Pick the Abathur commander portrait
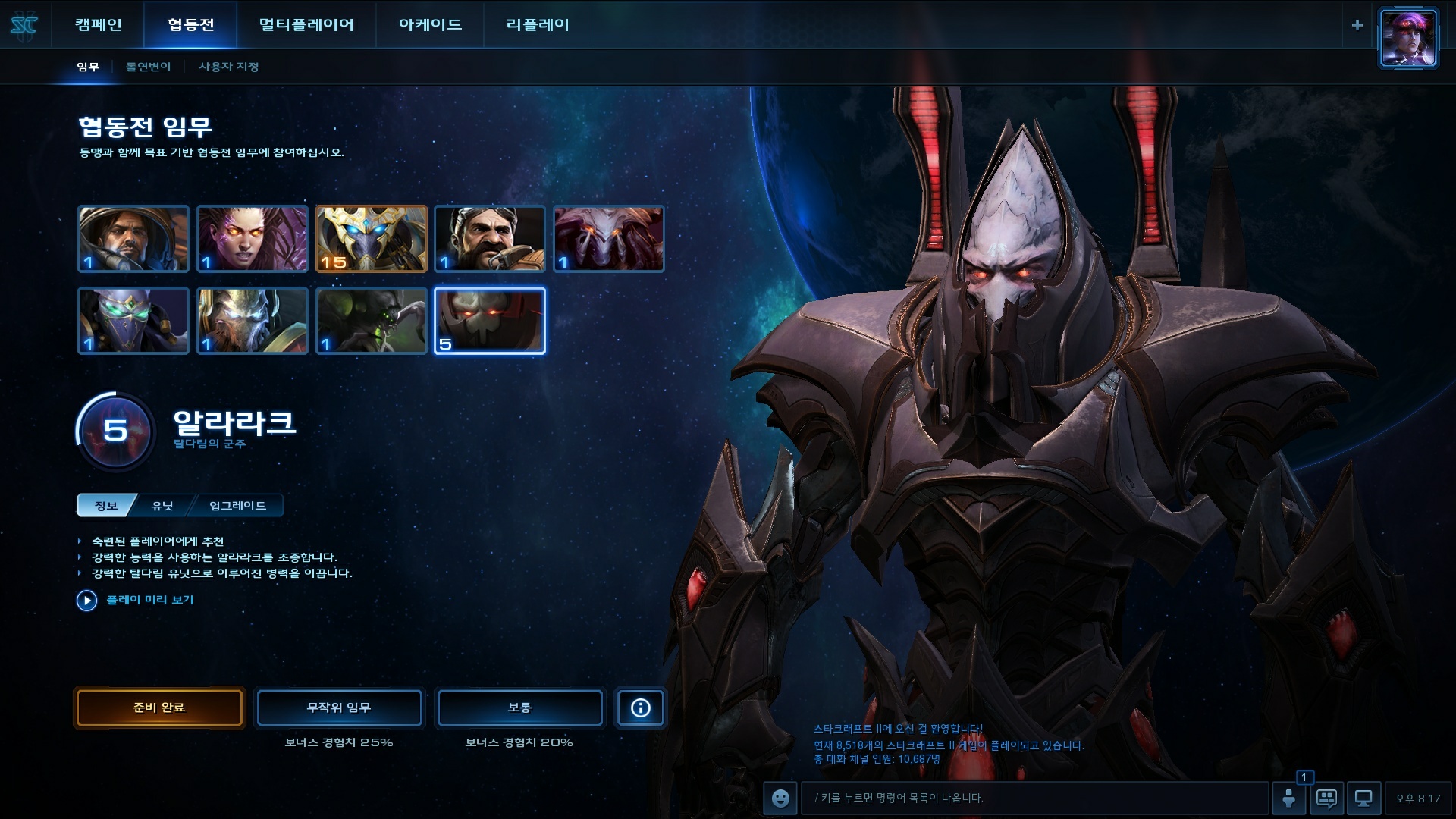This screenshot has width=1456, height=819. [372, 321]
